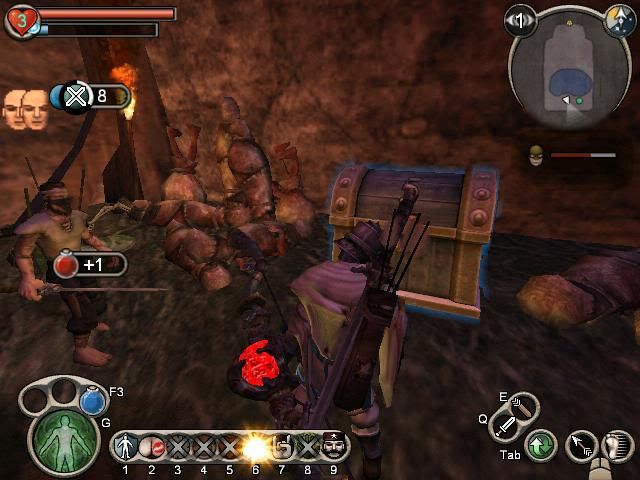This screenshot has width=640, height=480.
Task: Use the red meat item in the hotbar
Action: click(x=152, y=446)
